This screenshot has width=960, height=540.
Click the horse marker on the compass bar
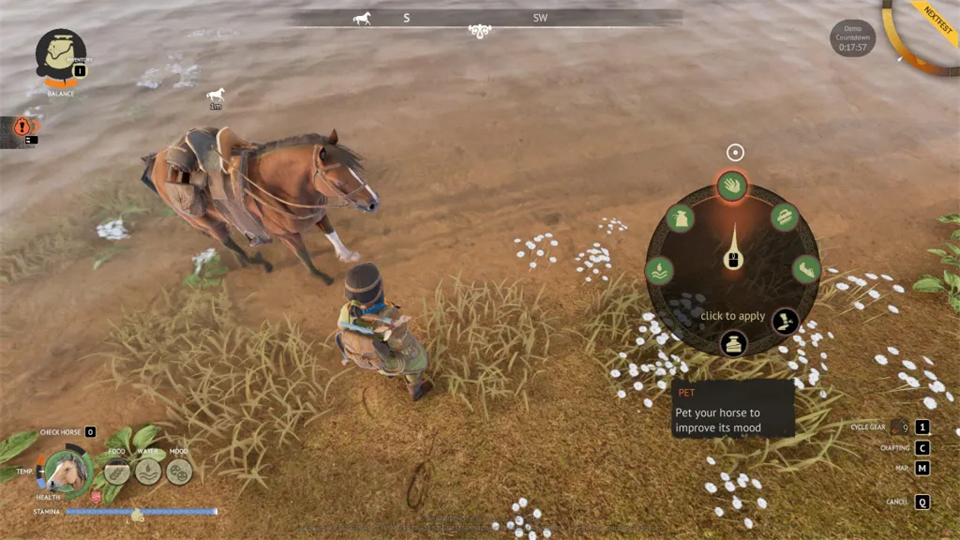[x=362, y=18]
